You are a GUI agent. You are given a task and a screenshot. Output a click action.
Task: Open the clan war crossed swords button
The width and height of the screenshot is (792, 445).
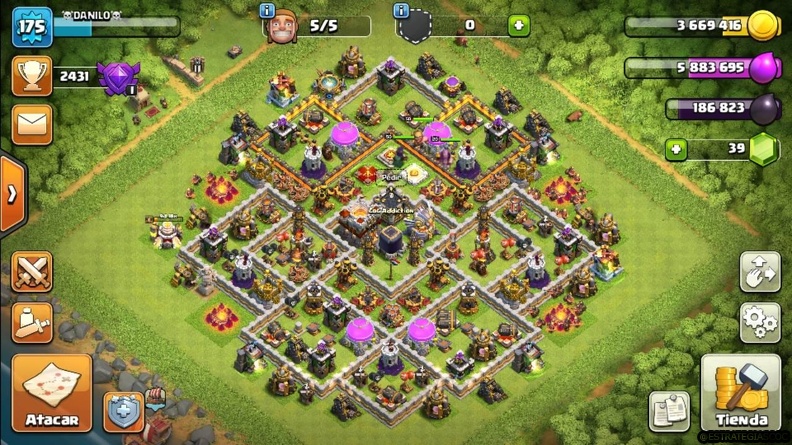(x=32, y=272)
